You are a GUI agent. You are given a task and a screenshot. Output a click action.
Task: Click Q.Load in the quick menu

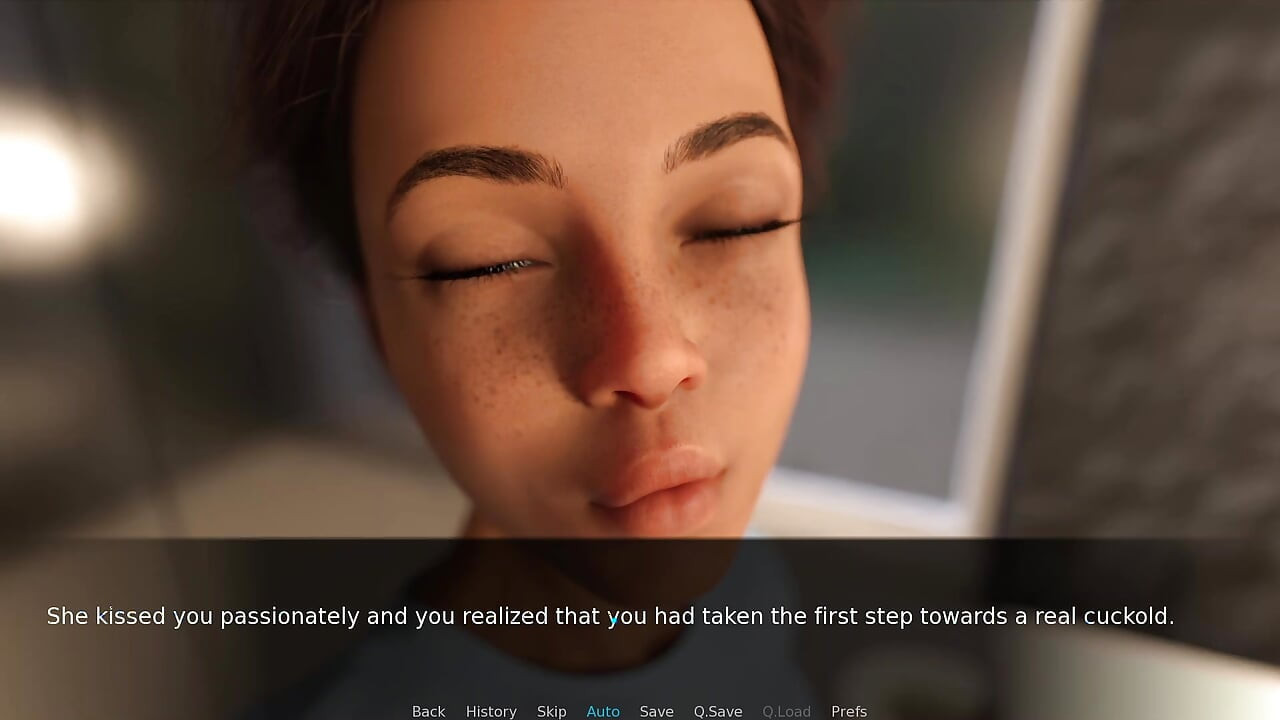click(786, 710)
